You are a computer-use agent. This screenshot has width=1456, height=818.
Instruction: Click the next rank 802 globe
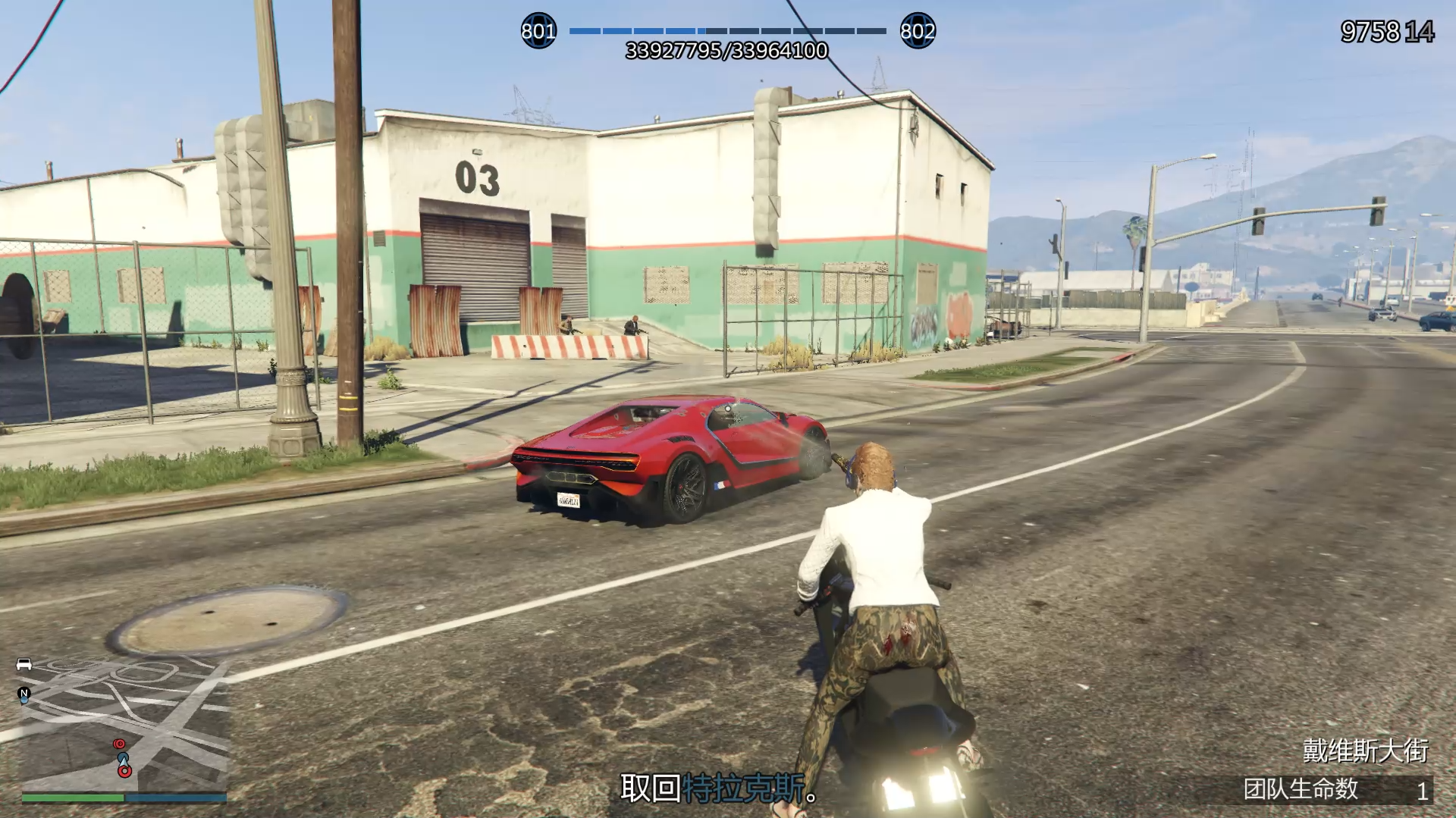coord(918,31)
